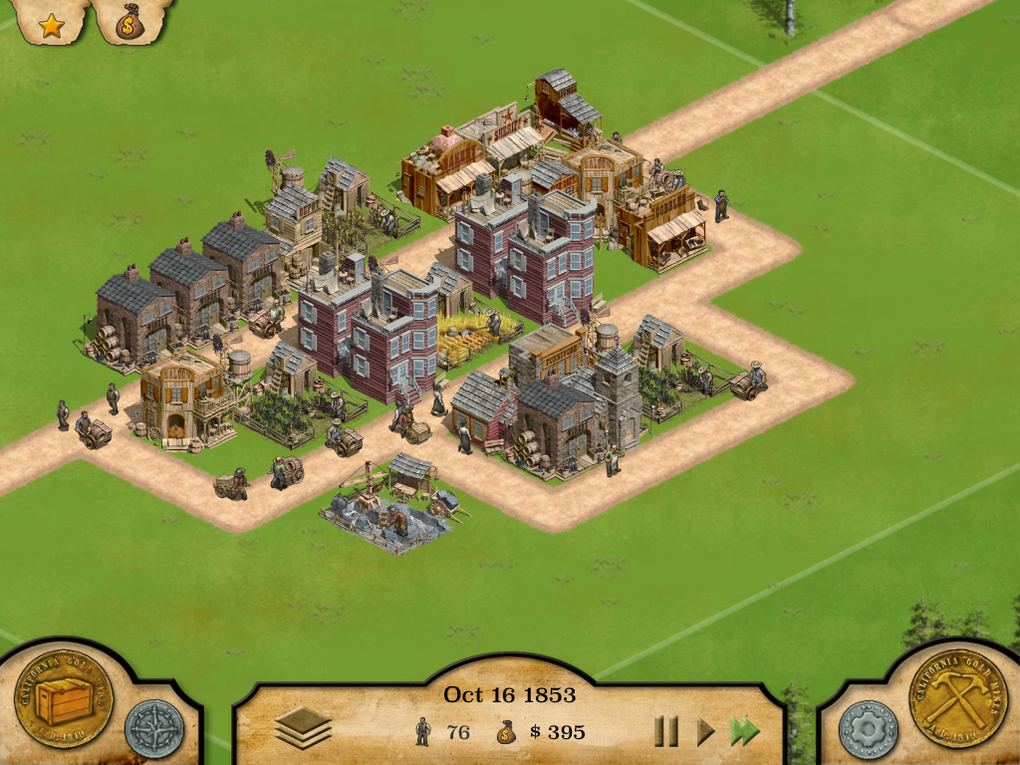Click the compass map button

pos(154,729)
